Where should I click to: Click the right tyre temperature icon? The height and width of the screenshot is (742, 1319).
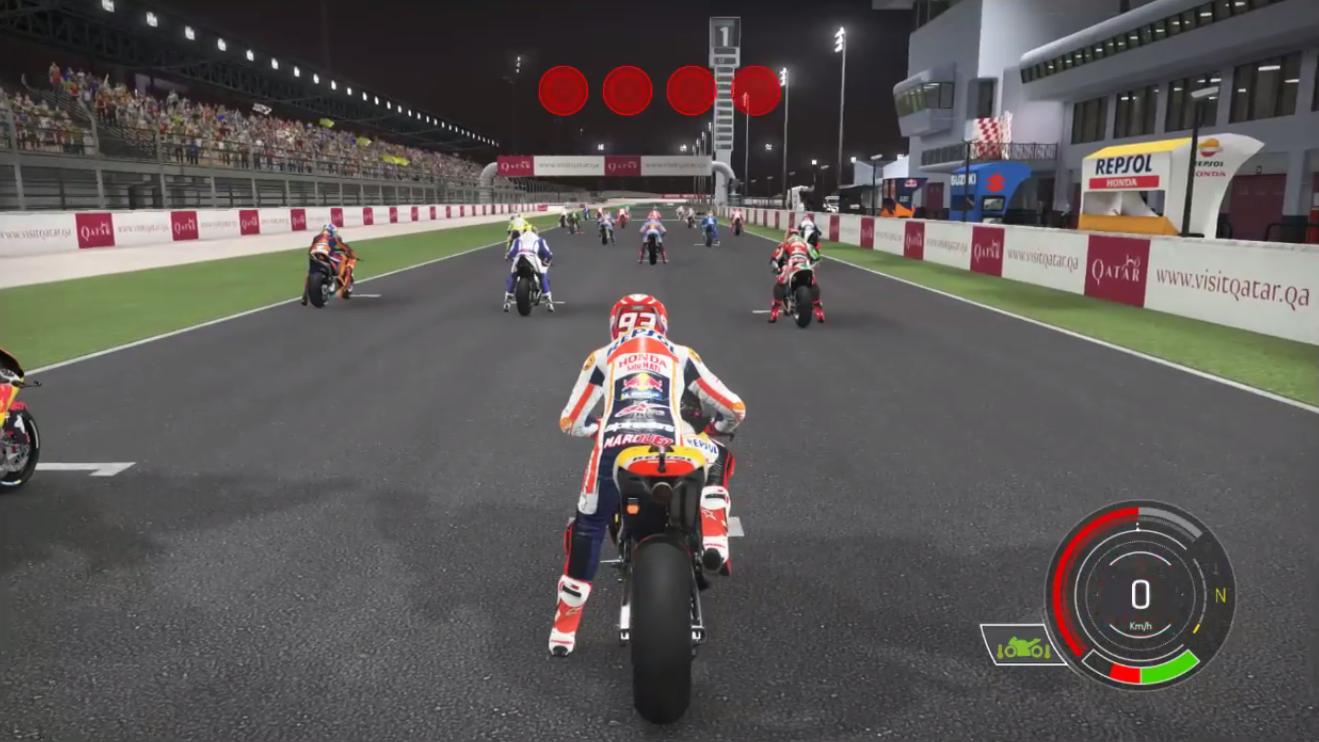(x=1045, y=650)
